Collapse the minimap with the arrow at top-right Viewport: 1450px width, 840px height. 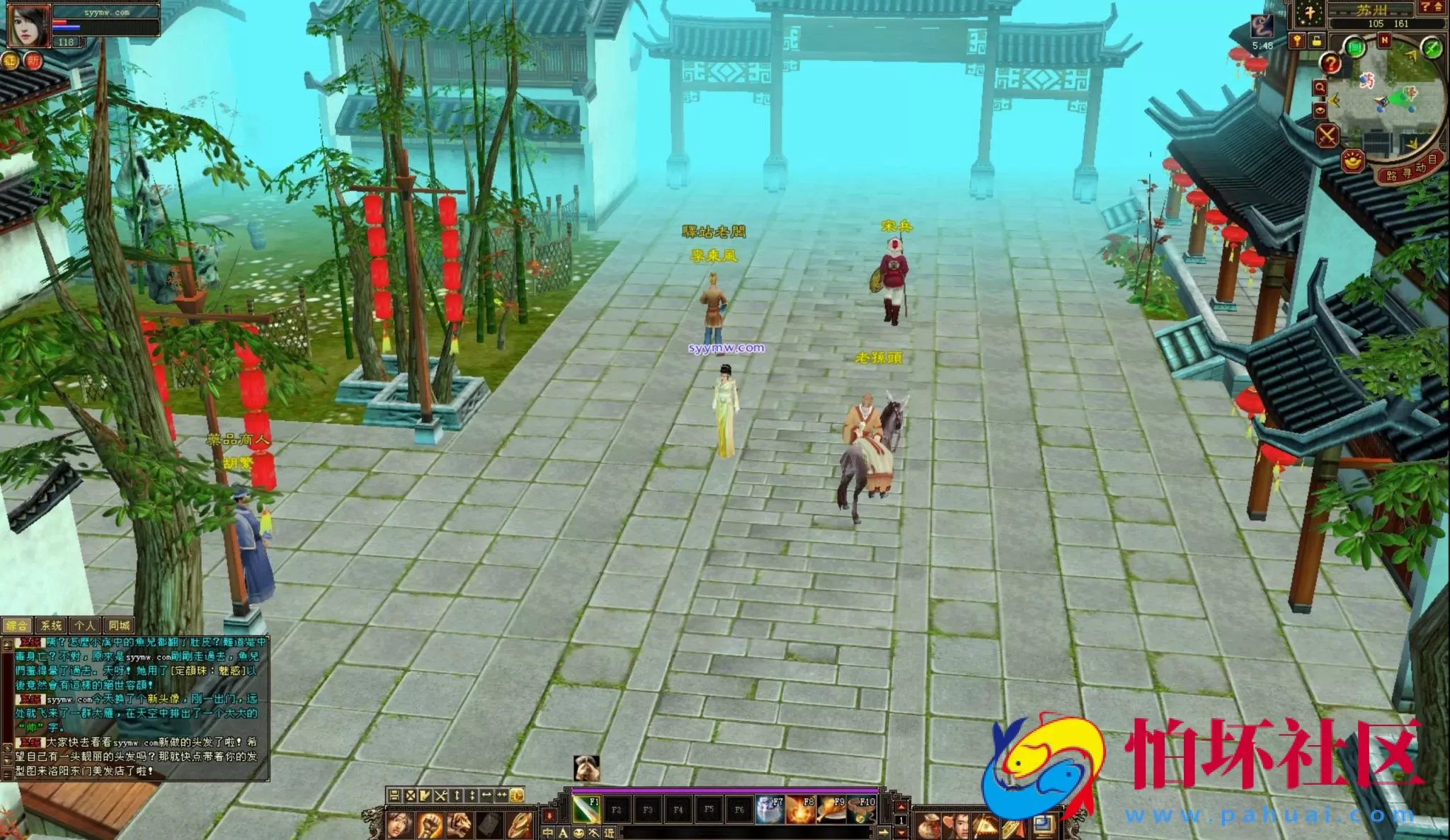point(1438,7)
